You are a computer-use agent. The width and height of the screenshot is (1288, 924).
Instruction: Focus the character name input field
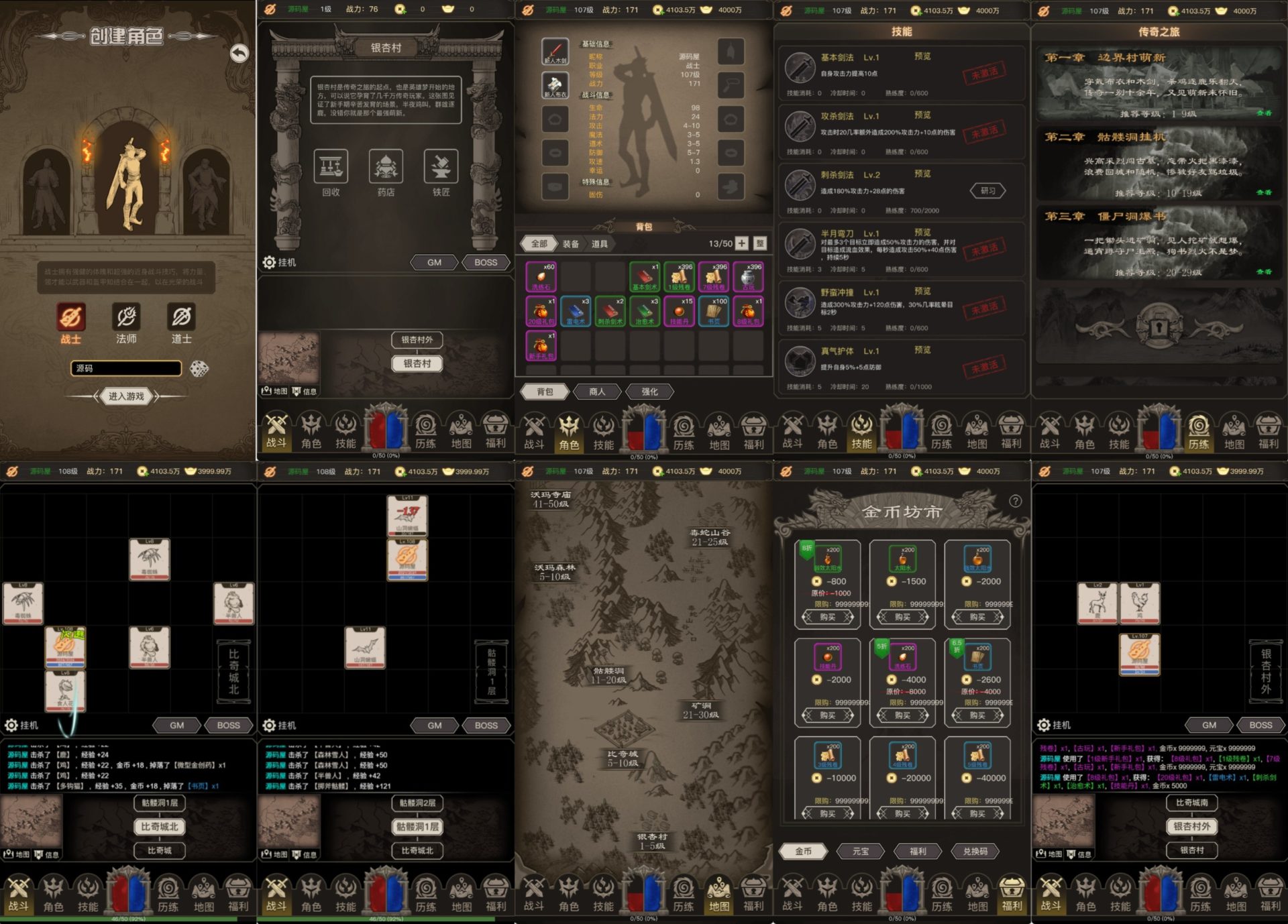coord(126,368)
